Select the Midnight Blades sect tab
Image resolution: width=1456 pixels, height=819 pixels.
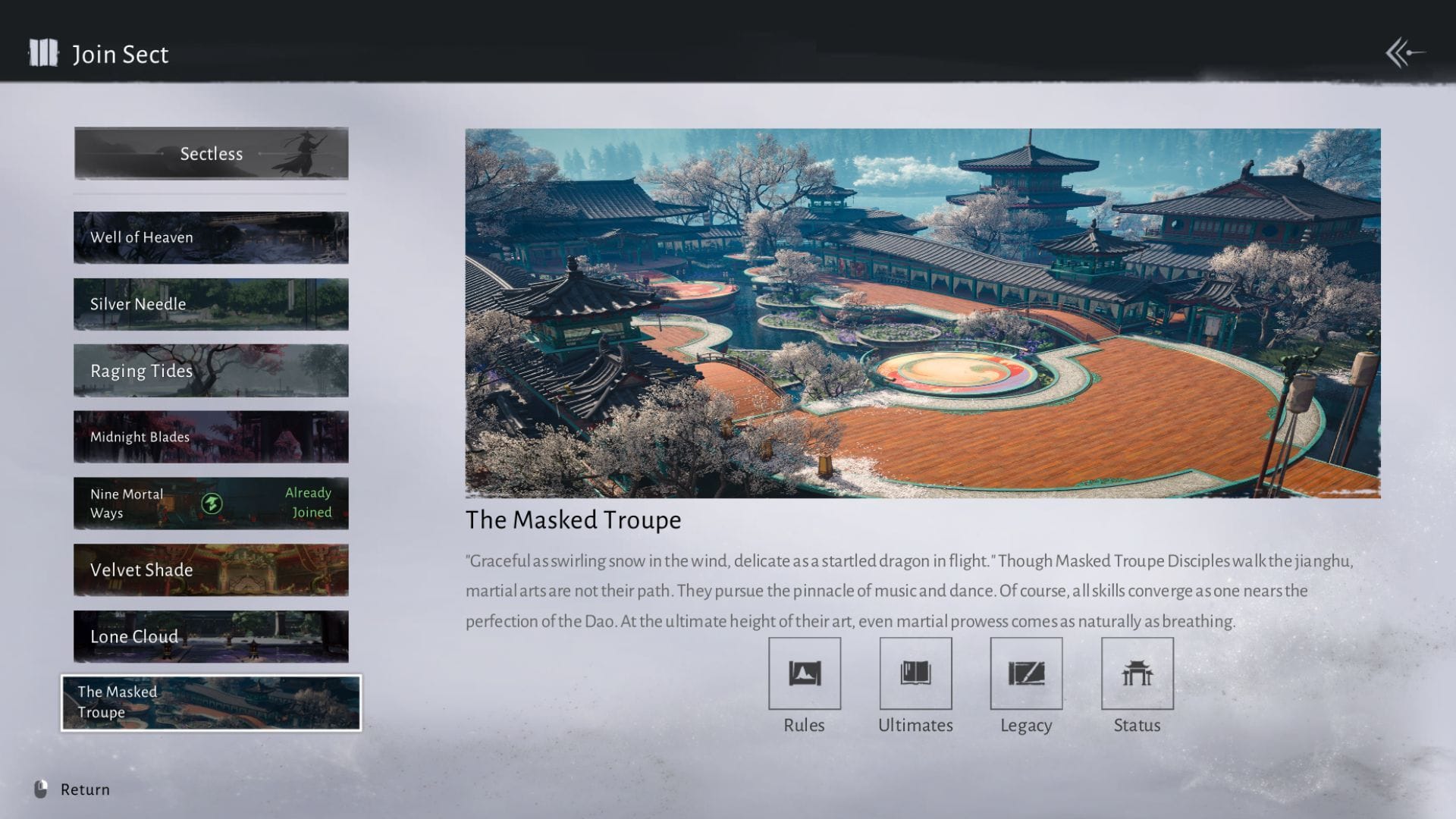click(x=211, y=437)
